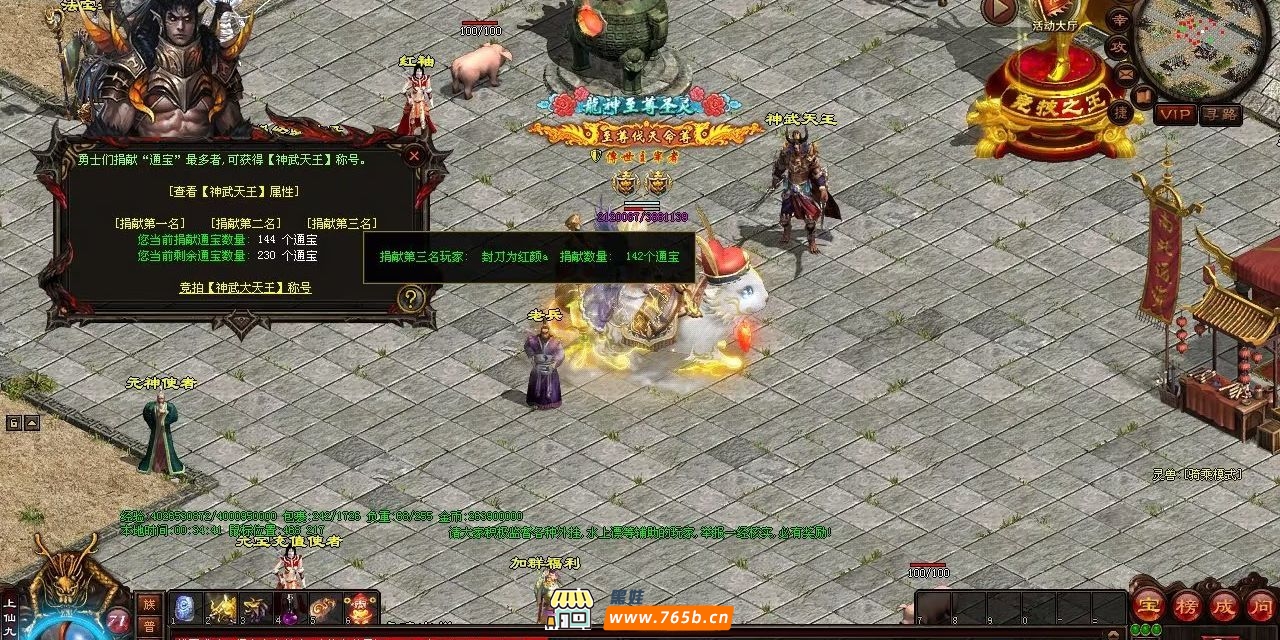Open the dialog's question mark help
Image resolution: width=1280 pixels, height=640 pixels.
pos(411,297)
